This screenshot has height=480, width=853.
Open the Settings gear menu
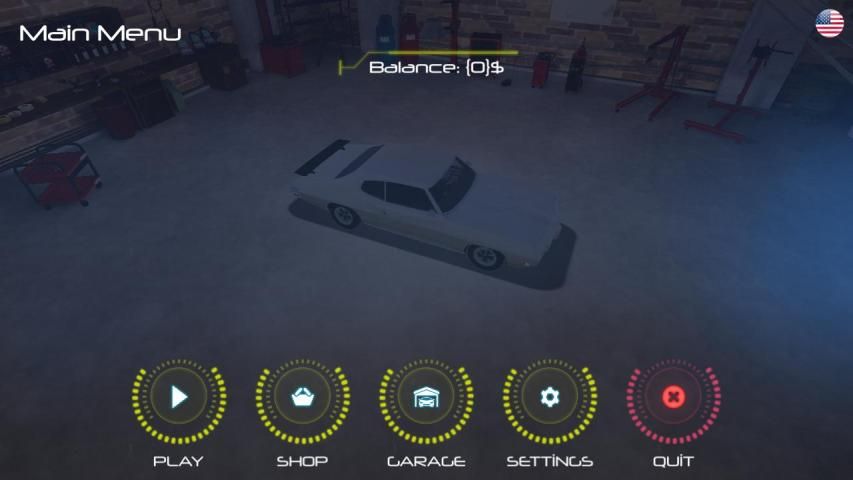[549, 398]
